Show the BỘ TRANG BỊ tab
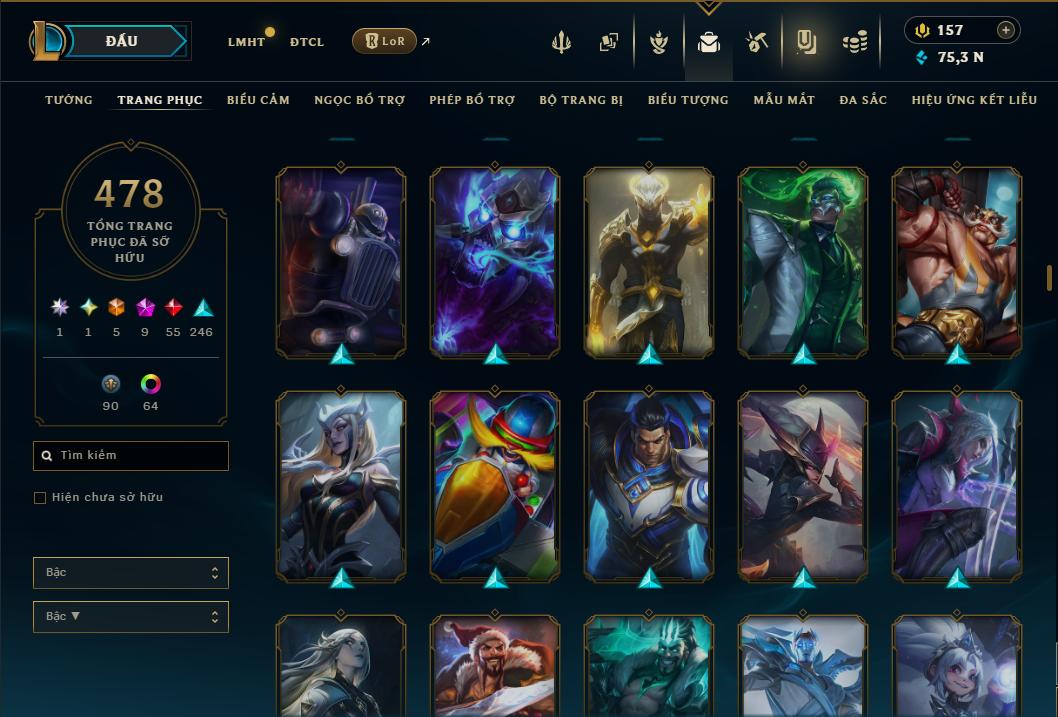This screenshot has height=717, width=1058. click(x=581, y=100)
